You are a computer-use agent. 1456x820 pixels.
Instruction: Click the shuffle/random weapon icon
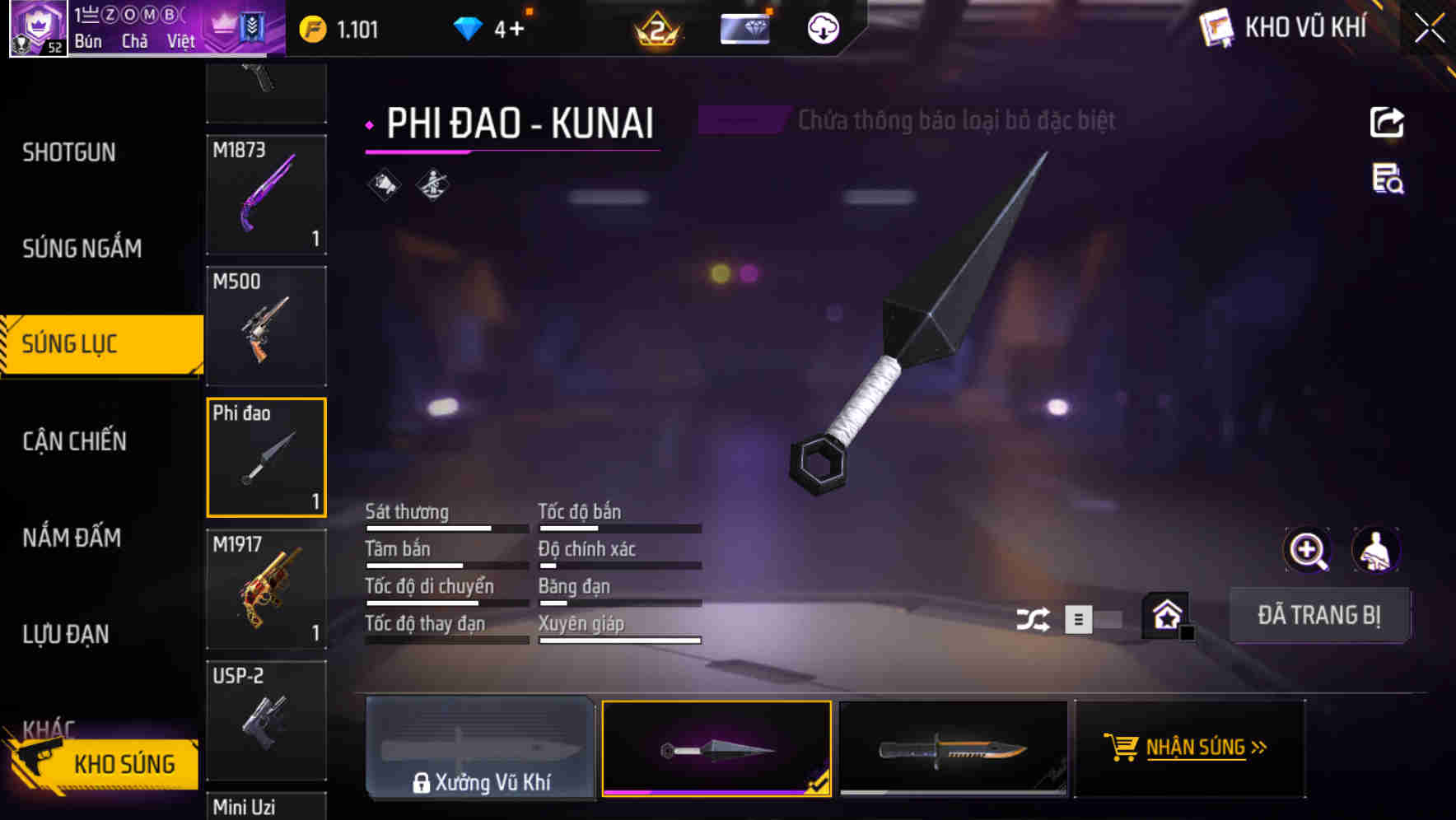[1034, 617]
